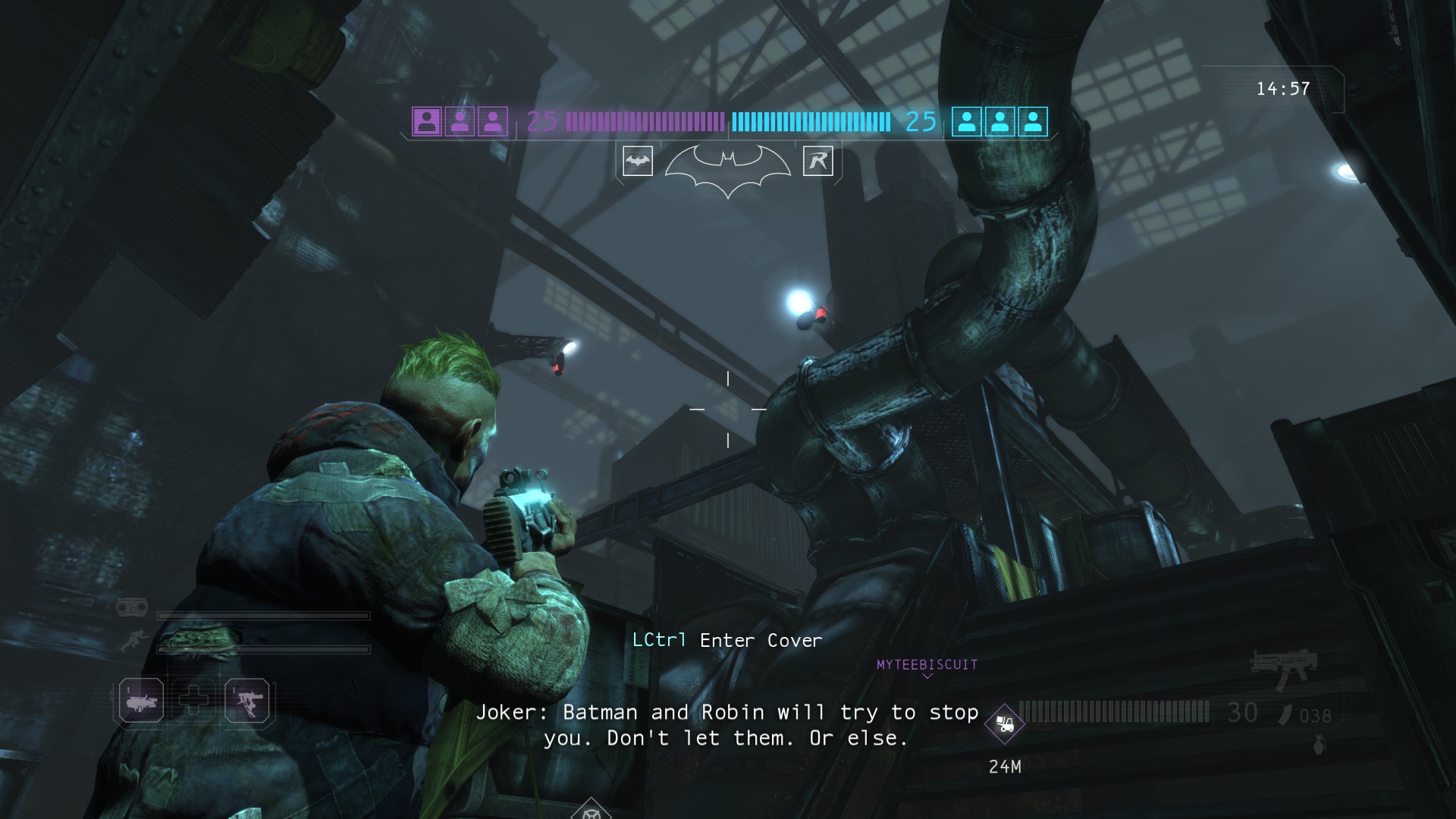Choose the right gadget slot with mounted gun

pos(247,700)
